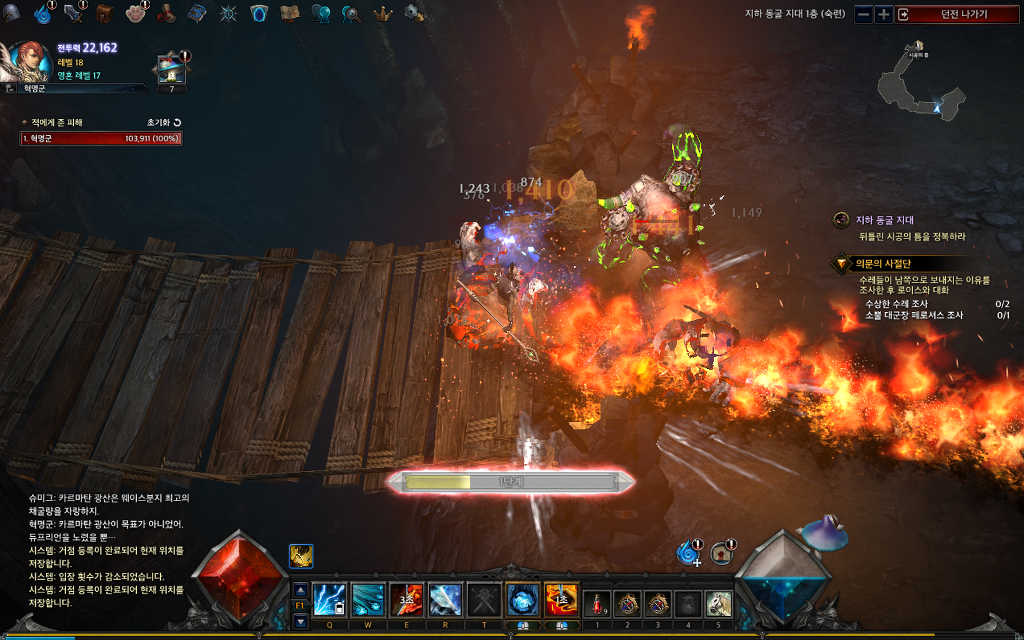
Task: Open the paw print pet menu
Action: coord(136,13)
